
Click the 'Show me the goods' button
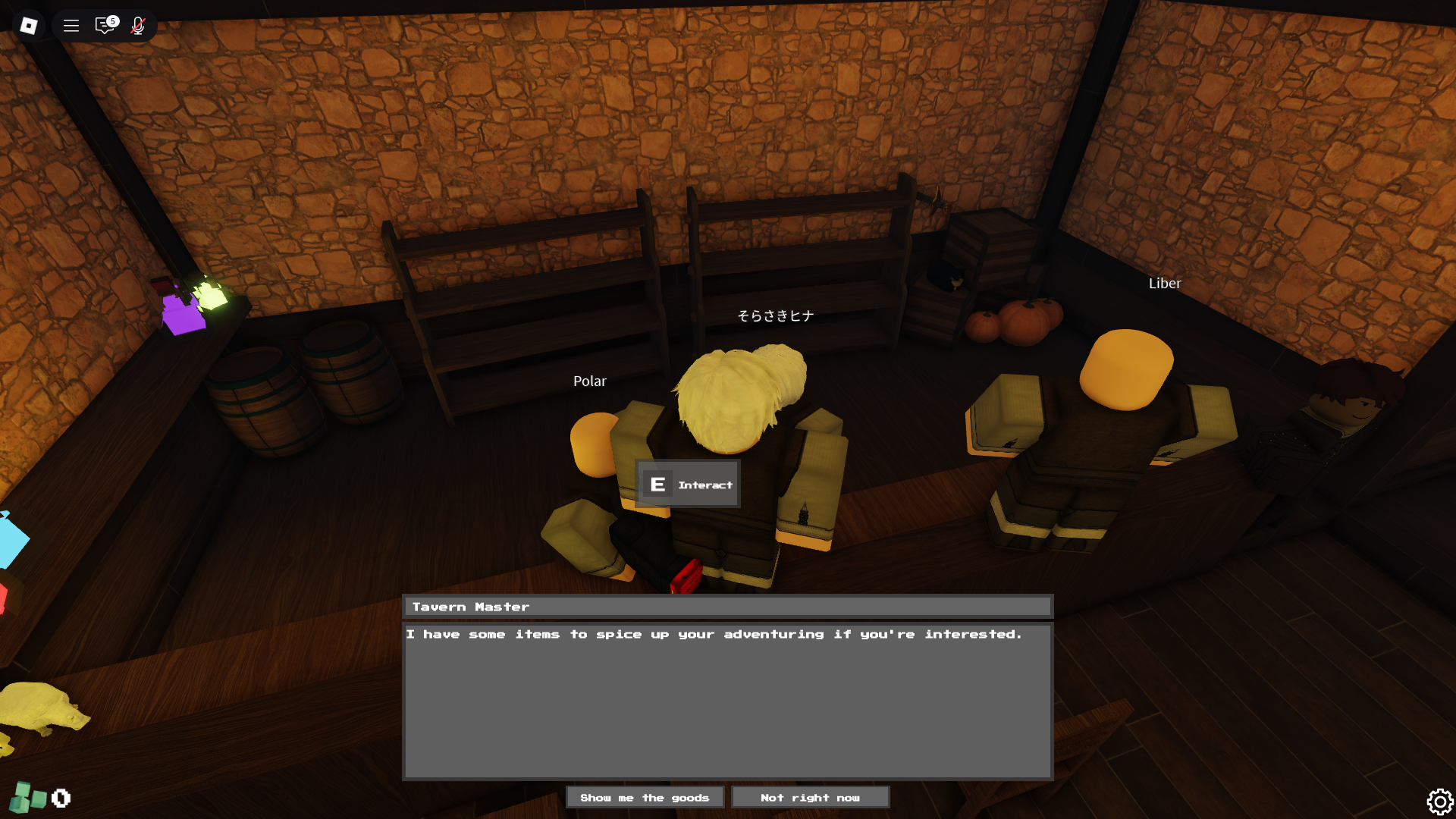(x=645, y=797)
